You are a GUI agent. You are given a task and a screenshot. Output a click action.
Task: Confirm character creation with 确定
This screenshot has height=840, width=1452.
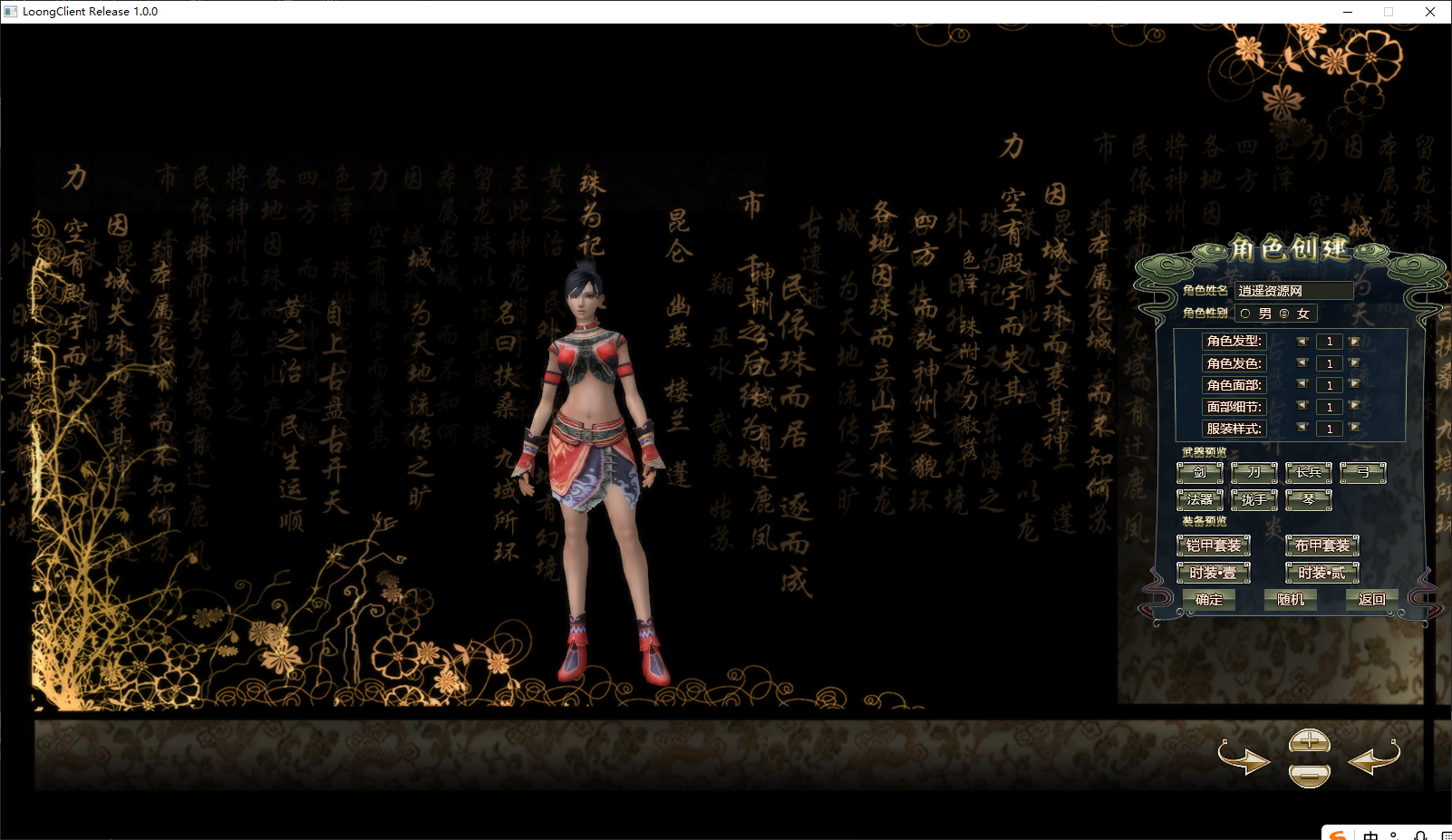[x=1209, y=600]
